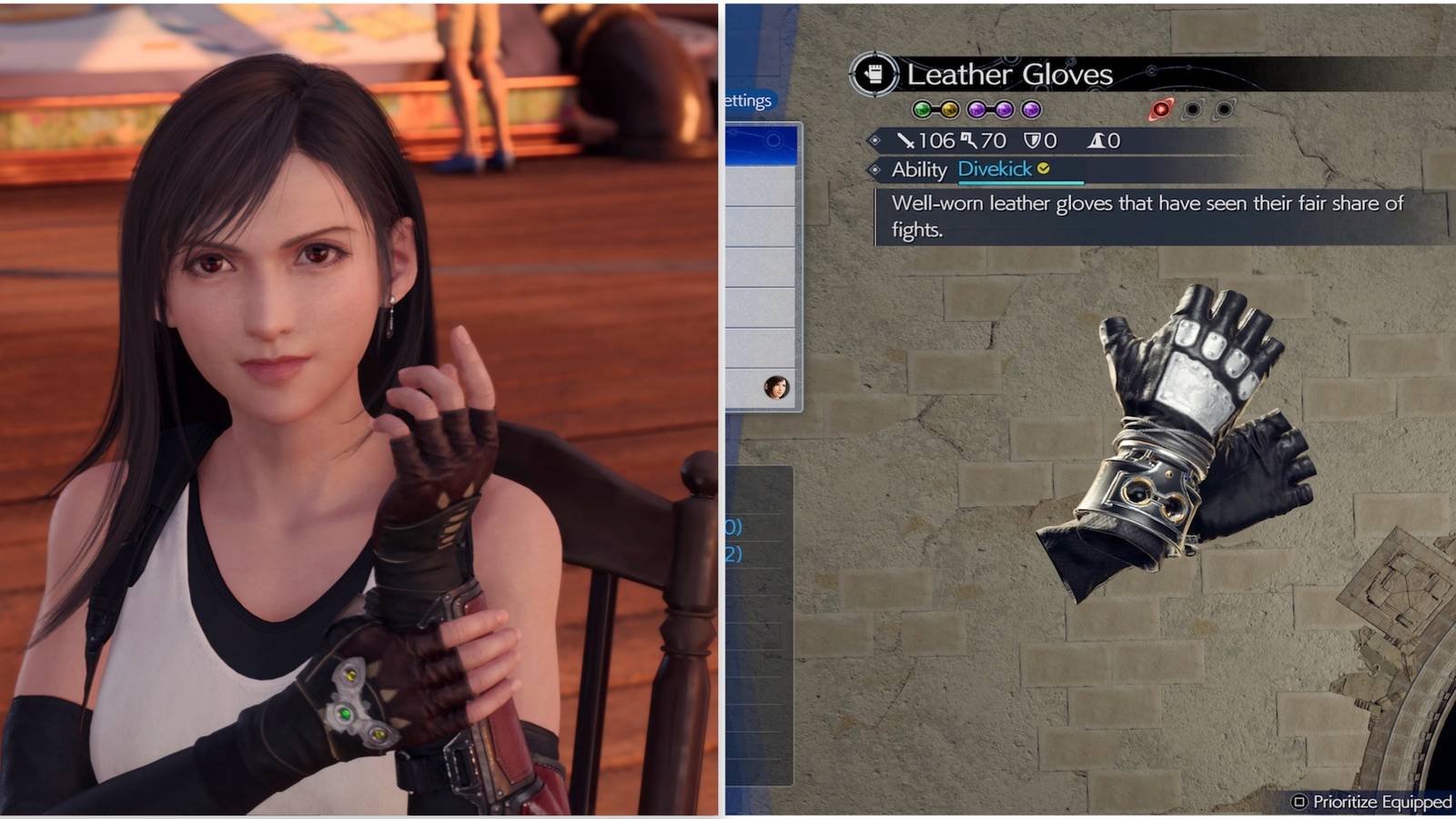Click the green materia orb in the linked slot
The height and width of the screenshot is (819, 1456).
click(921, 109)
